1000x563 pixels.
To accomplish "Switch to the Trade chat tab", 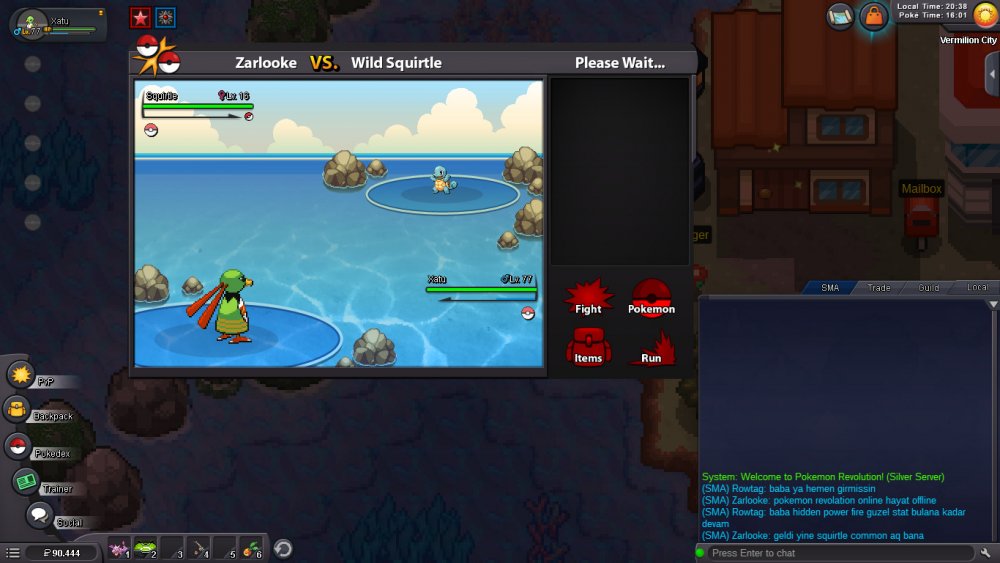I will tap(879, 288).
